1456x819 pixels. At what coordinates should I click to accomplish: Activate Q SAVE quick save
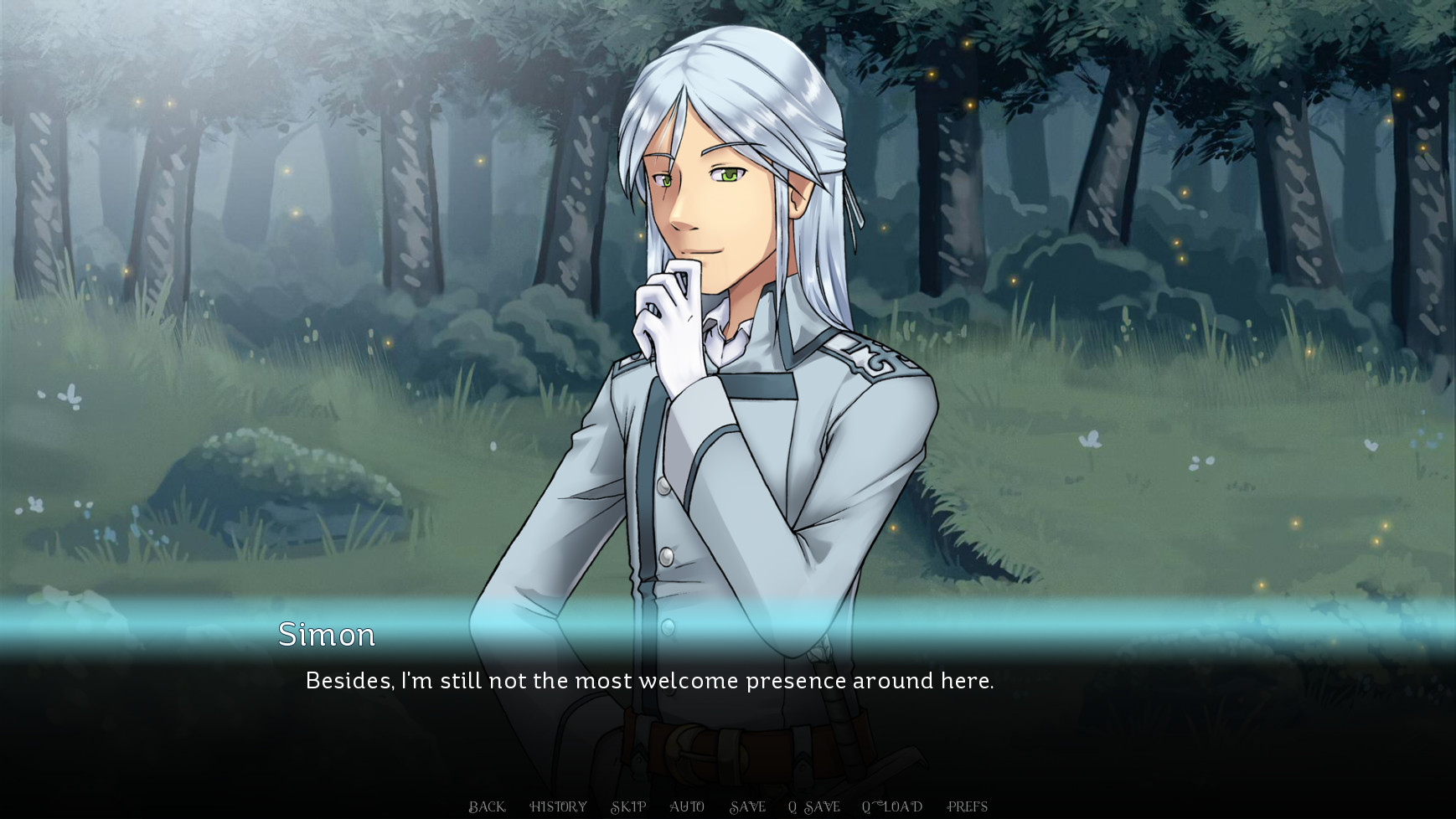click(813, 806)
